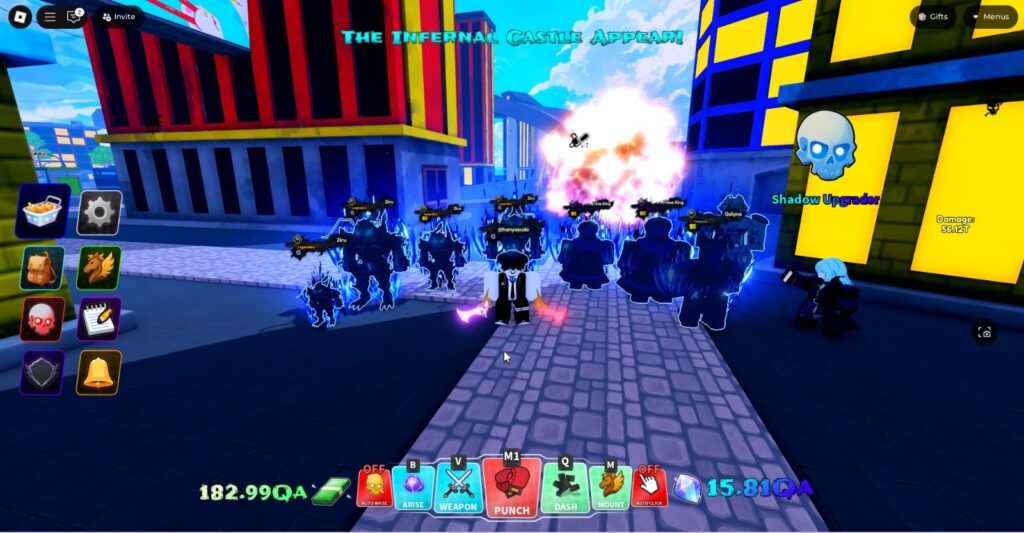Click the Invite button

tap(118, 17)
